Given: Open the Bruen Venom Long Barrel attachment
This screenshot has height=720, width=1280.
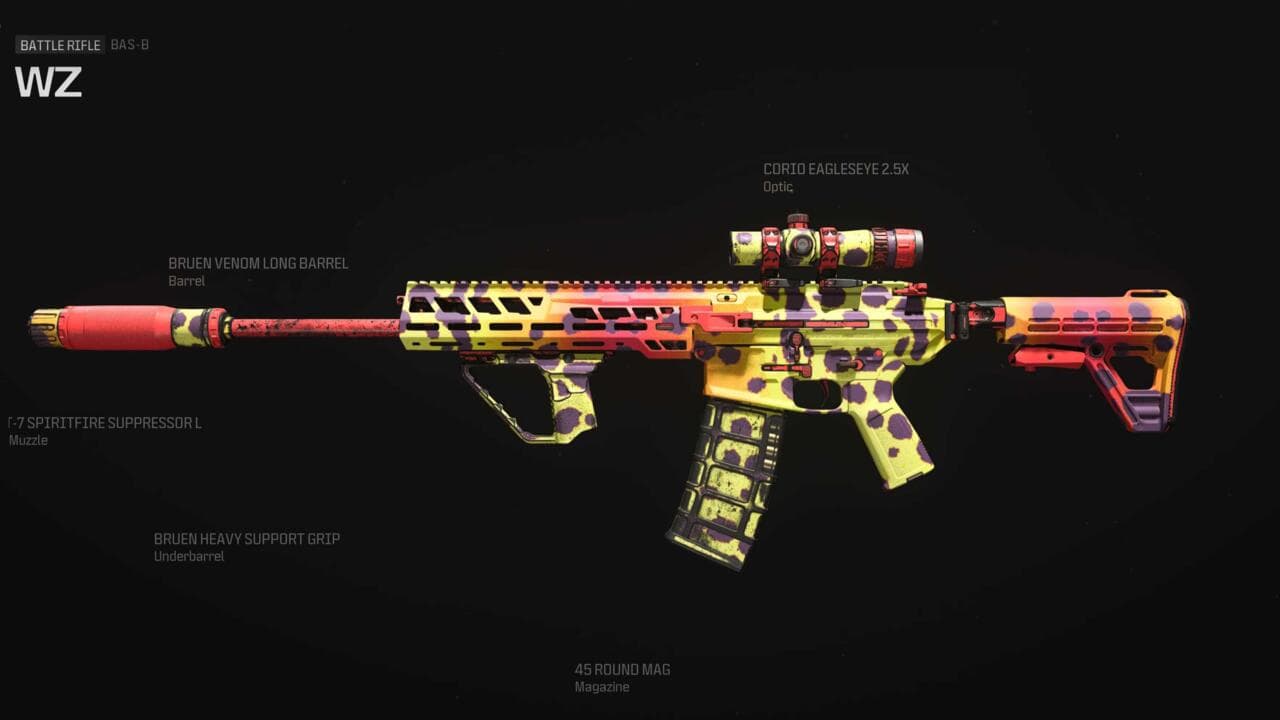Looking at the screenshot, I should 258,263.
